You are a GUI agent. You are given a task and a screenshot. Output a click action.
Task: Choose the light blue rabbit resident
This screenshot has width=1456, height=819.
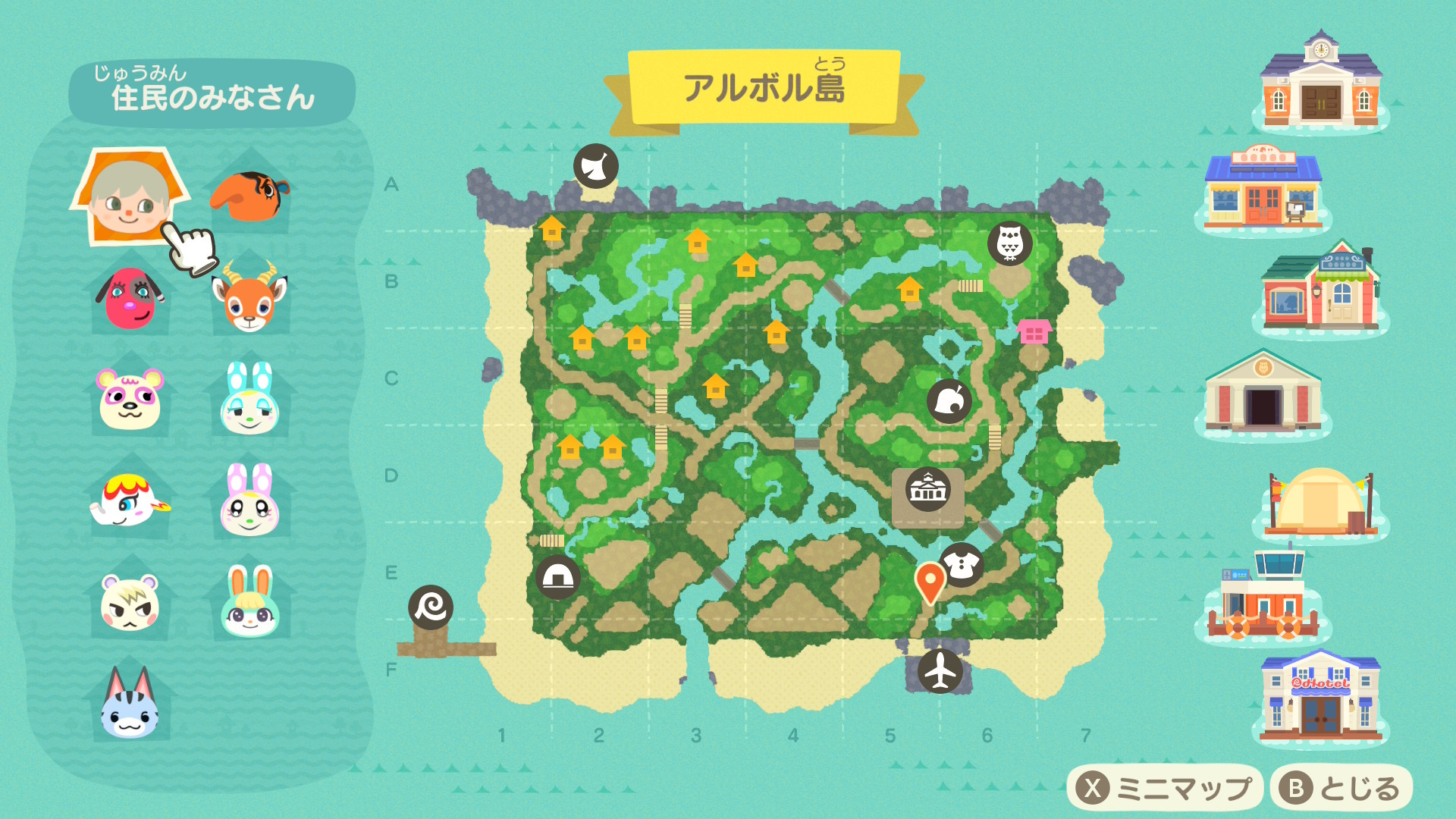(249, 400)
